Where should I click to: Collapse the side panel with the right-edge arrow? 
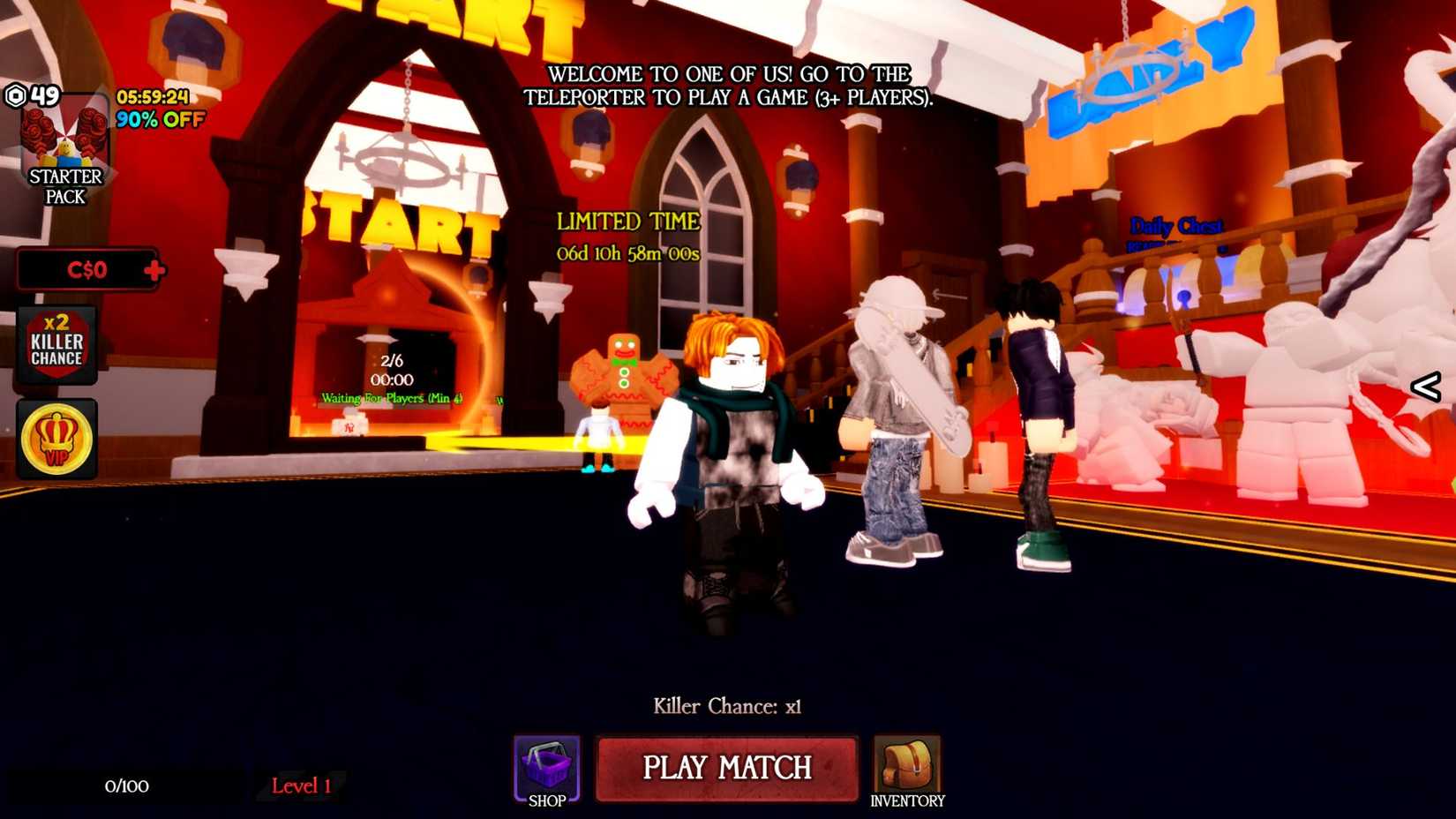(1427, 386)
